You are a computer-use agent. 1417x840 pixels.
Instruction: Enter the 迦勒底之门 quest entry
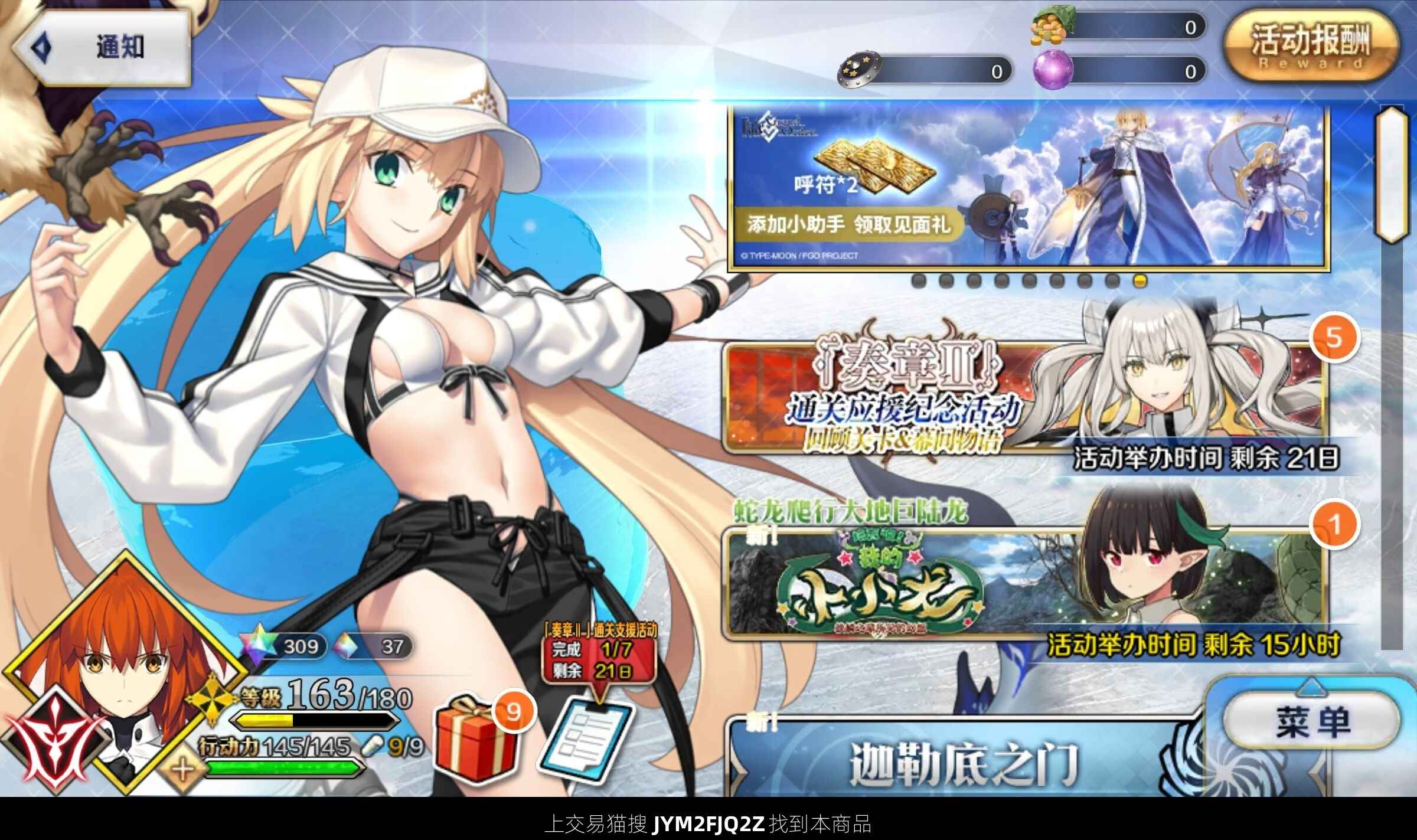tap(962, 761)
